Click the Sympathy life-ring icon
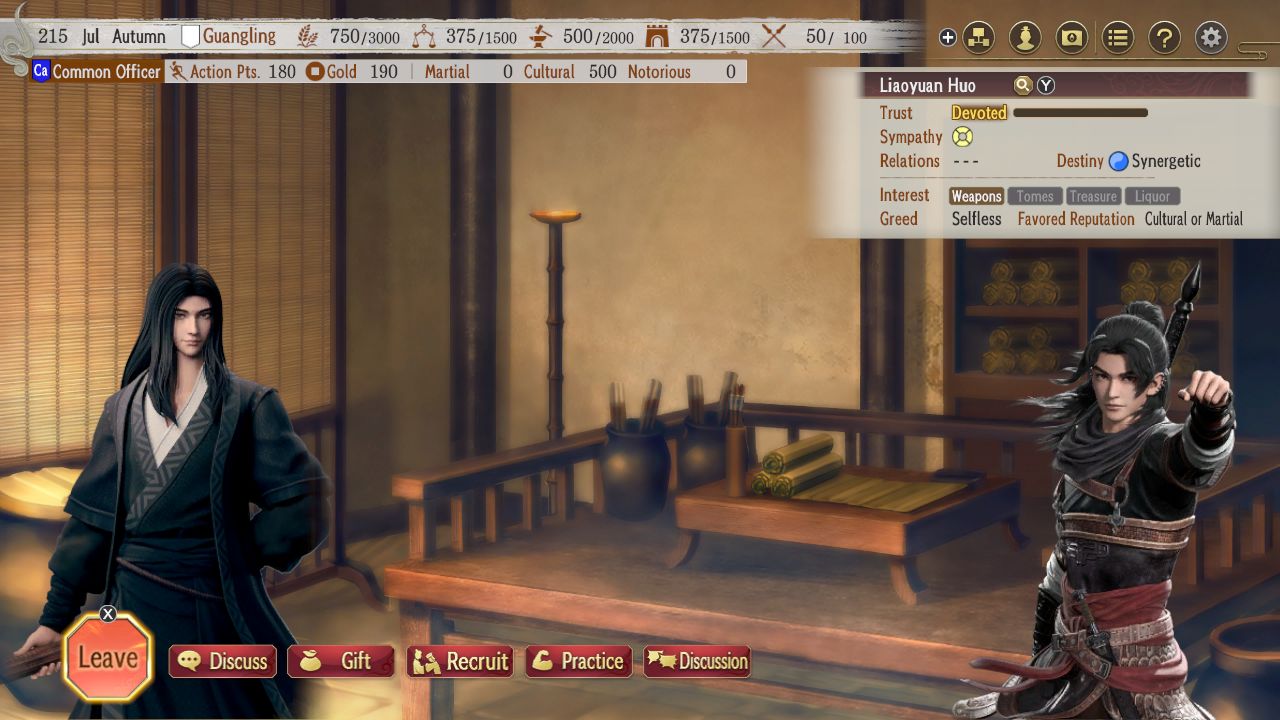The width and height of the screenshot is (1280, 720). 961,137
